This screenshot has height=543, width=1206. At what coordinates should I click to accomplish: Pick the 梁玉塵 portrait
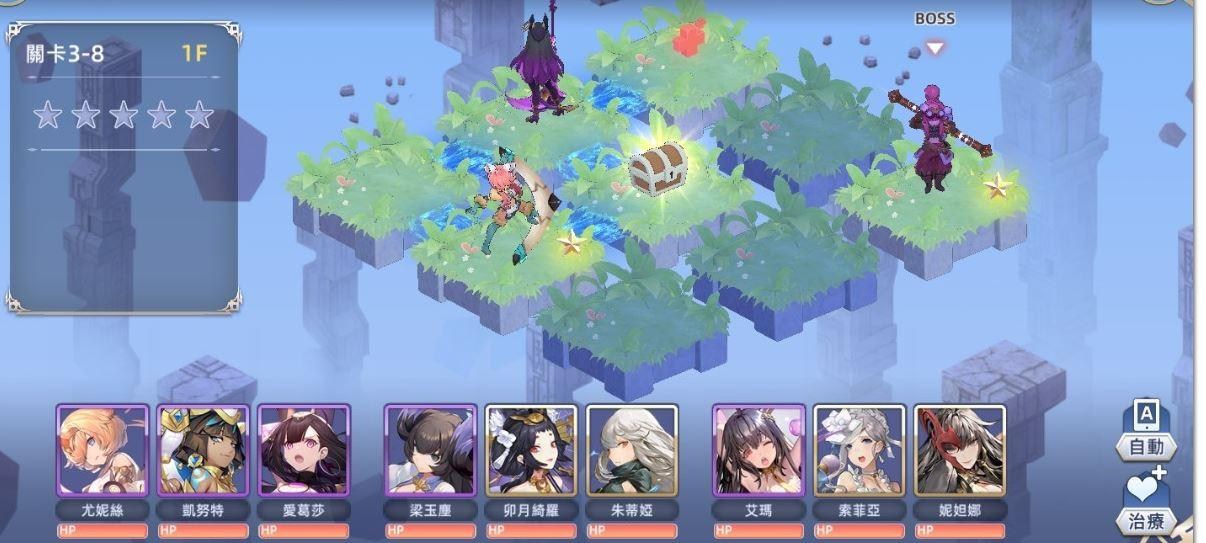[x=430, y=450]
